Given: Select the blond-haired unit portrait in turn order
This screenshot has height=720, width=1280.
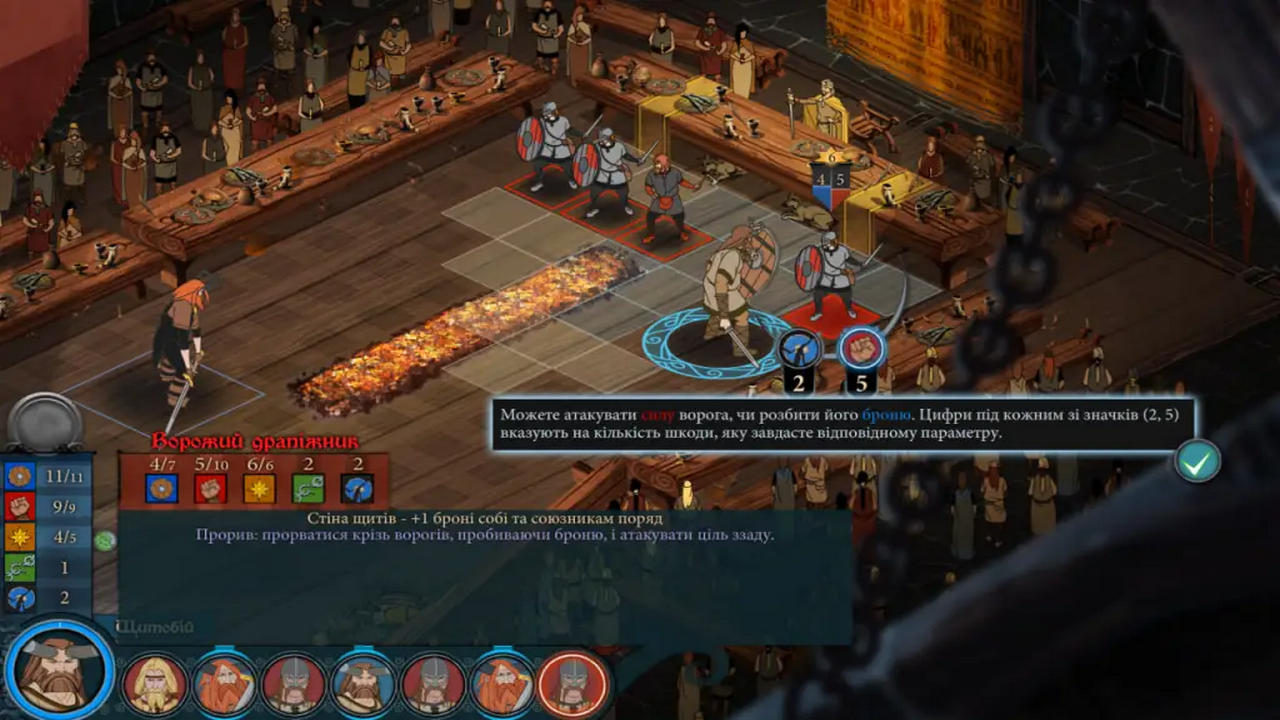Looking at the screenshot, I should pos(155,683).
